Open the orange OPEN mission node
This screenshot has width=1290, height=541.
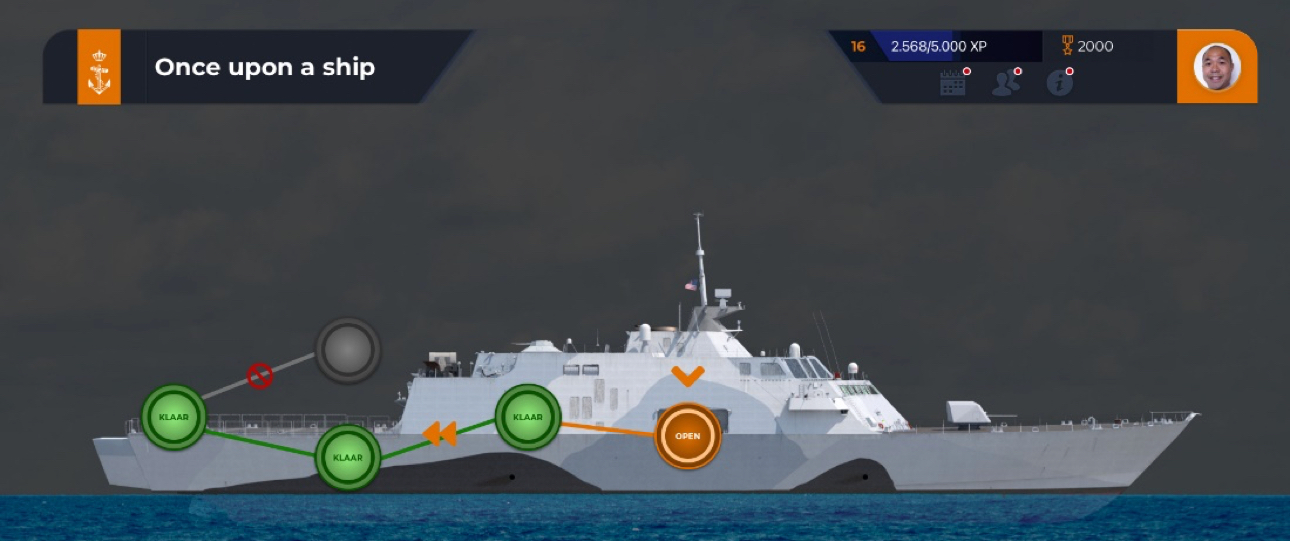[688, 436]
